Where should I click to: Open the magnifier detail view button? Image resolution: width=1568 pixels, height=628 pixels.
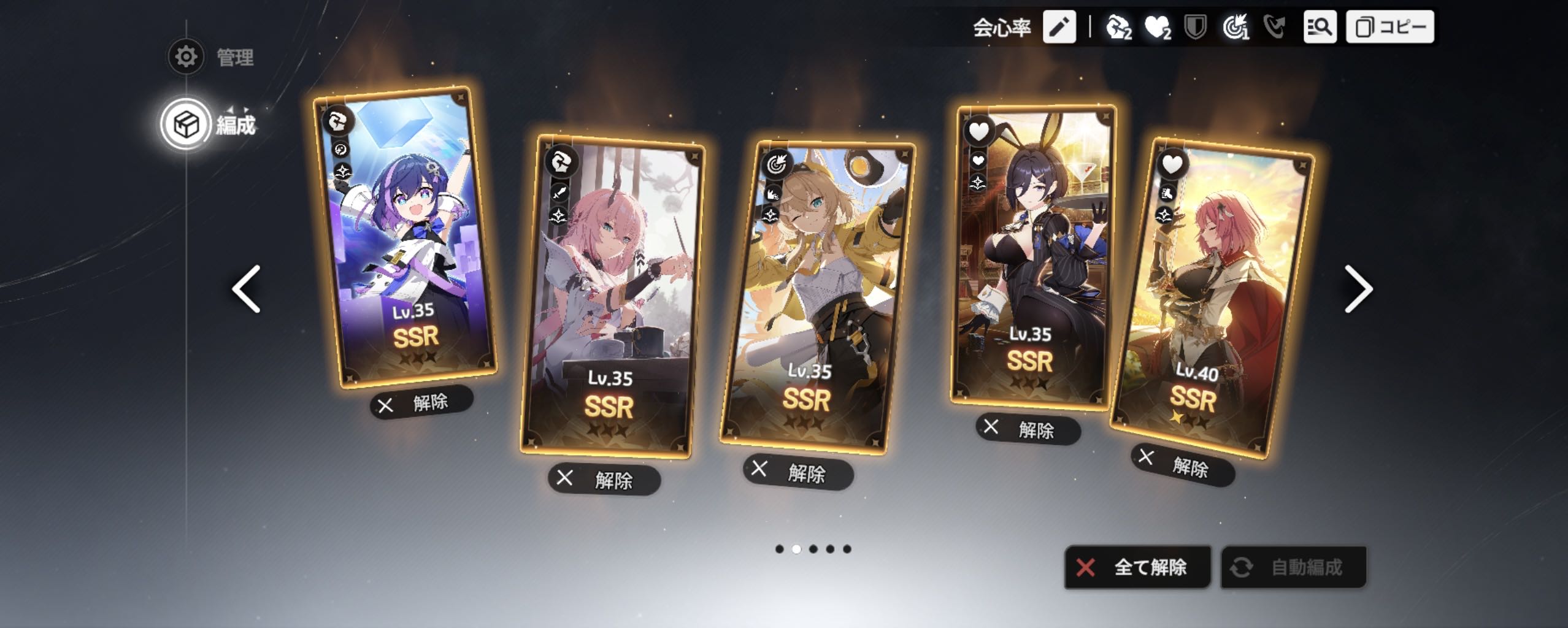[x=1320, y=27]
